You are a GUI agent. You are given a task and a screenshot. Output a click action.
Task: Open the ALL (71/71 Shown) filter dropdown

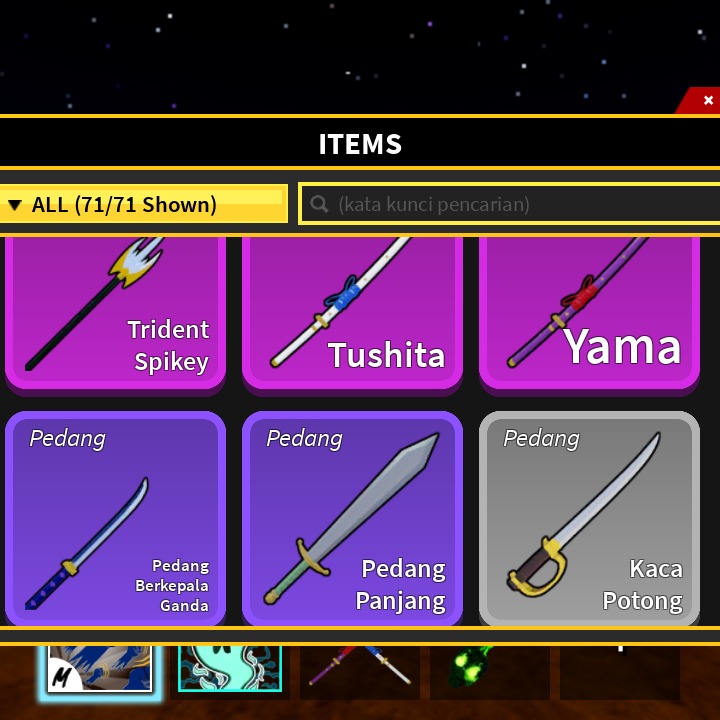[x=143, y=204]
